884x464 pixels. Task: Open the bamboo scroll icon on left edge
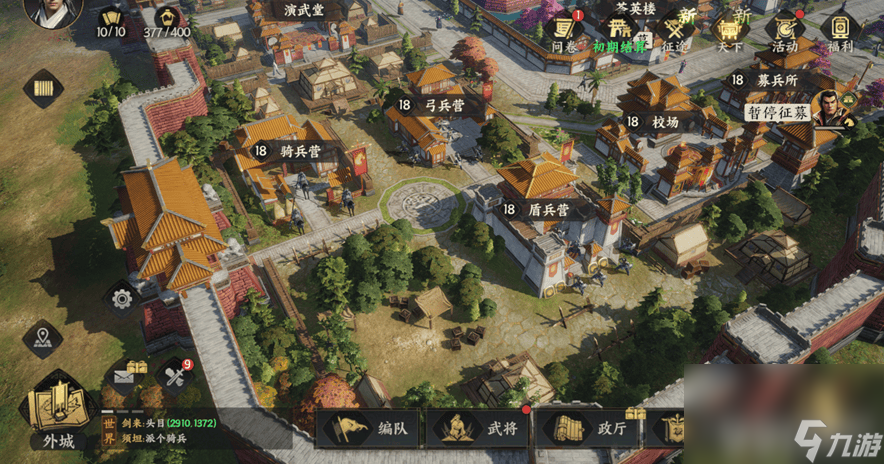(x=43, y=90)
